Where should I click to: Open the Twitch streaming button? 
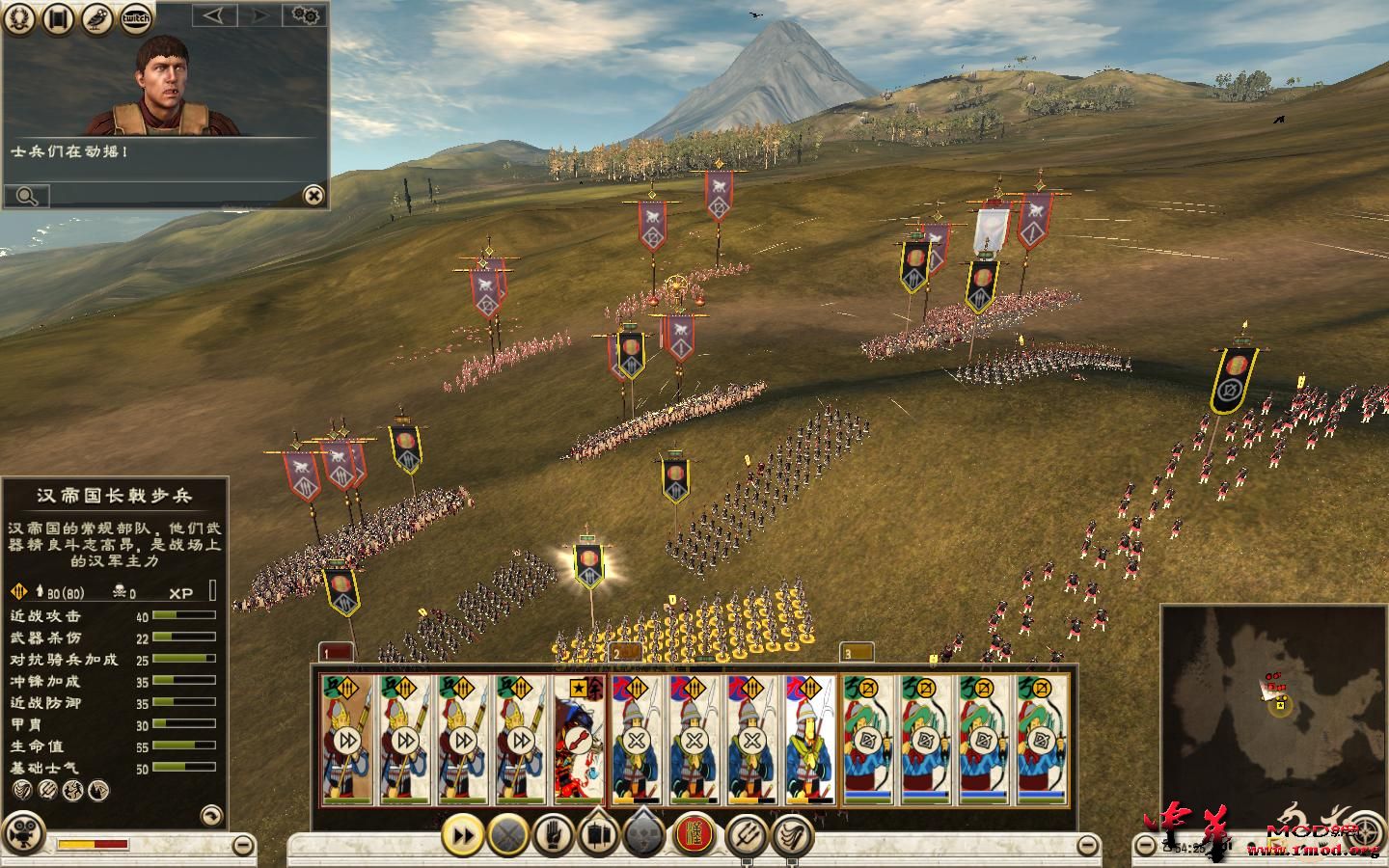pyautogui.click(x=136, y=17)
